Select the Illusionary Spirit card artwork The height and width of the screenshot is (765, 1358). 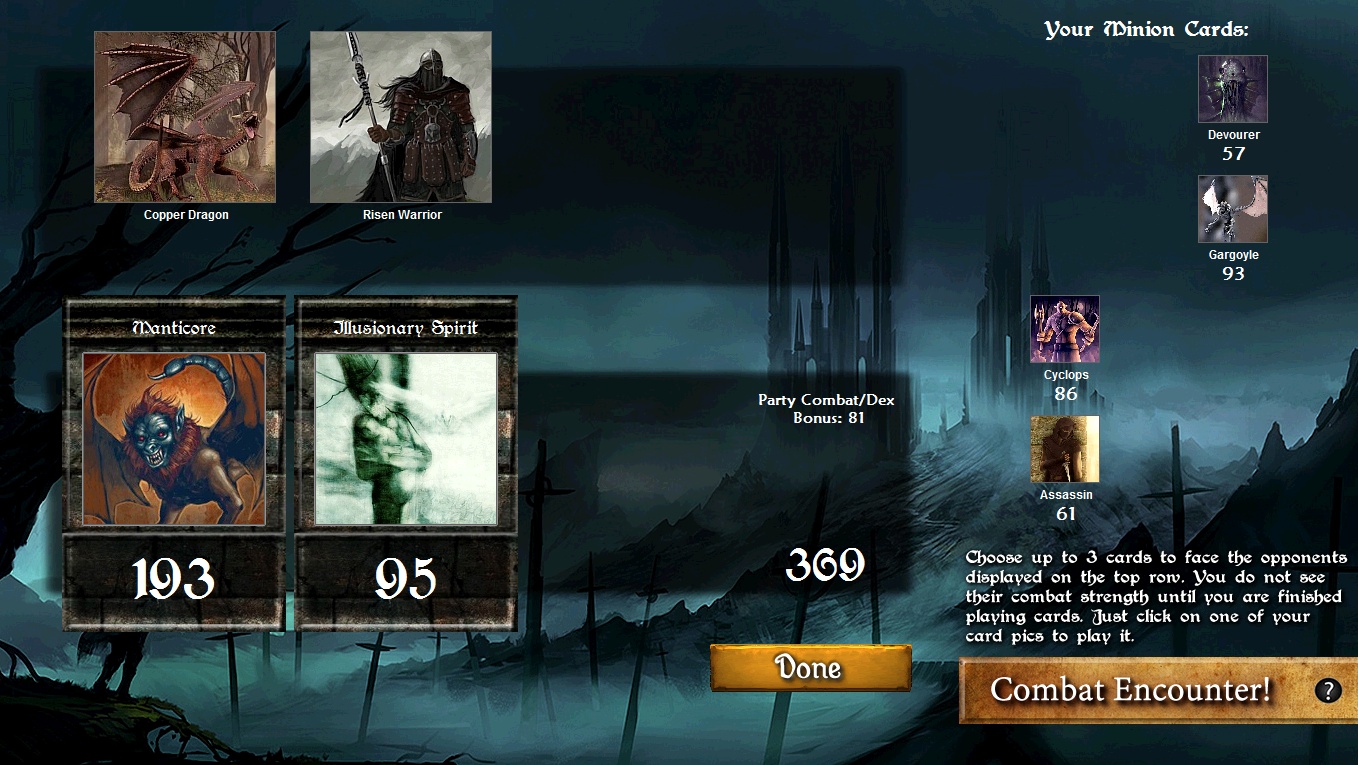pyautogui.click(x=405, y=438)
